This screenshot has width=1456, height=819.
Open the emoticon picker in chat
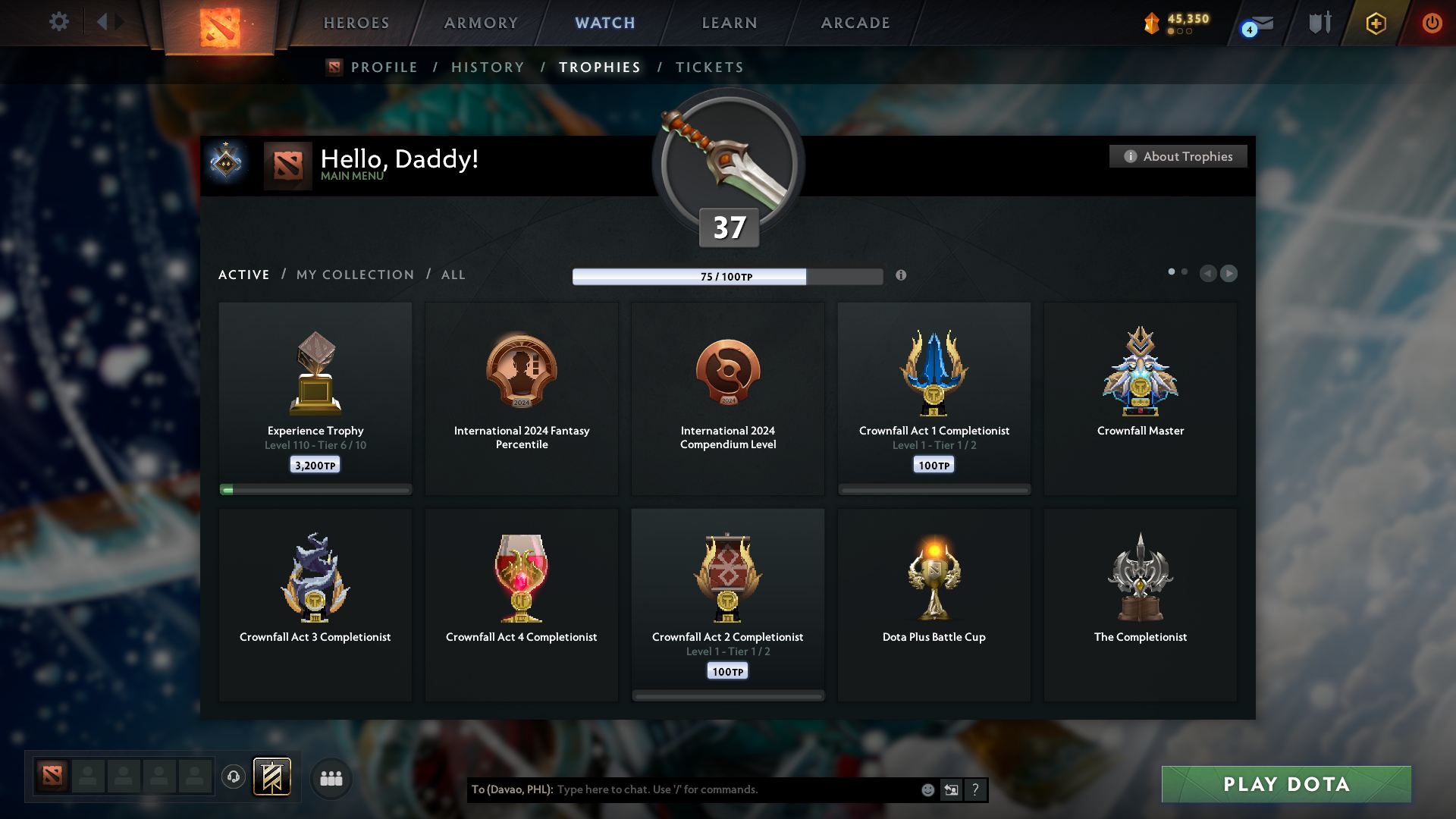click(927, 789)
